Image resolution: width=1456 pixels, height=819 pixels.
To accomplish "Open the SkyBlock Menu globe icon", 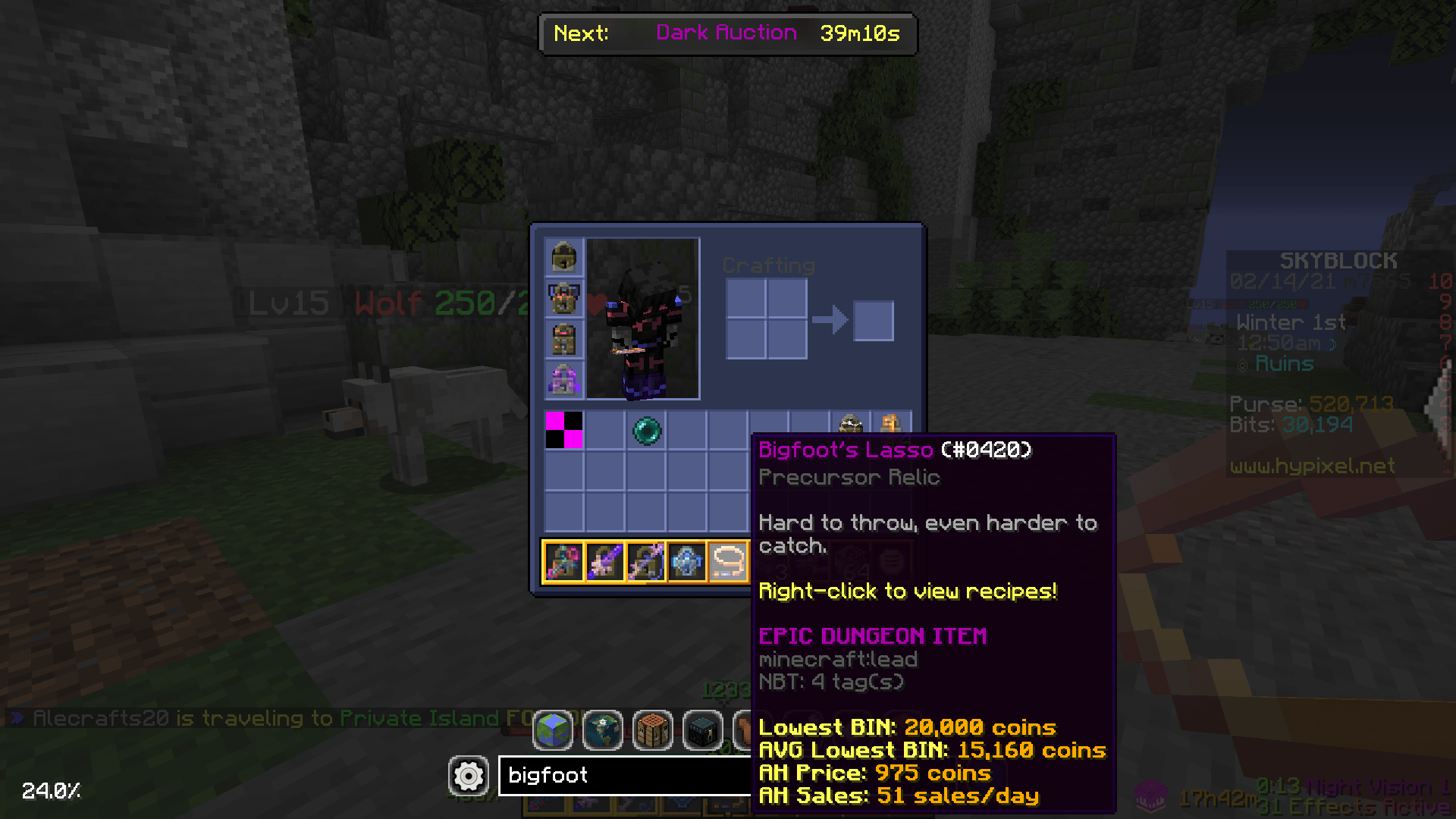I will (554, 730).
